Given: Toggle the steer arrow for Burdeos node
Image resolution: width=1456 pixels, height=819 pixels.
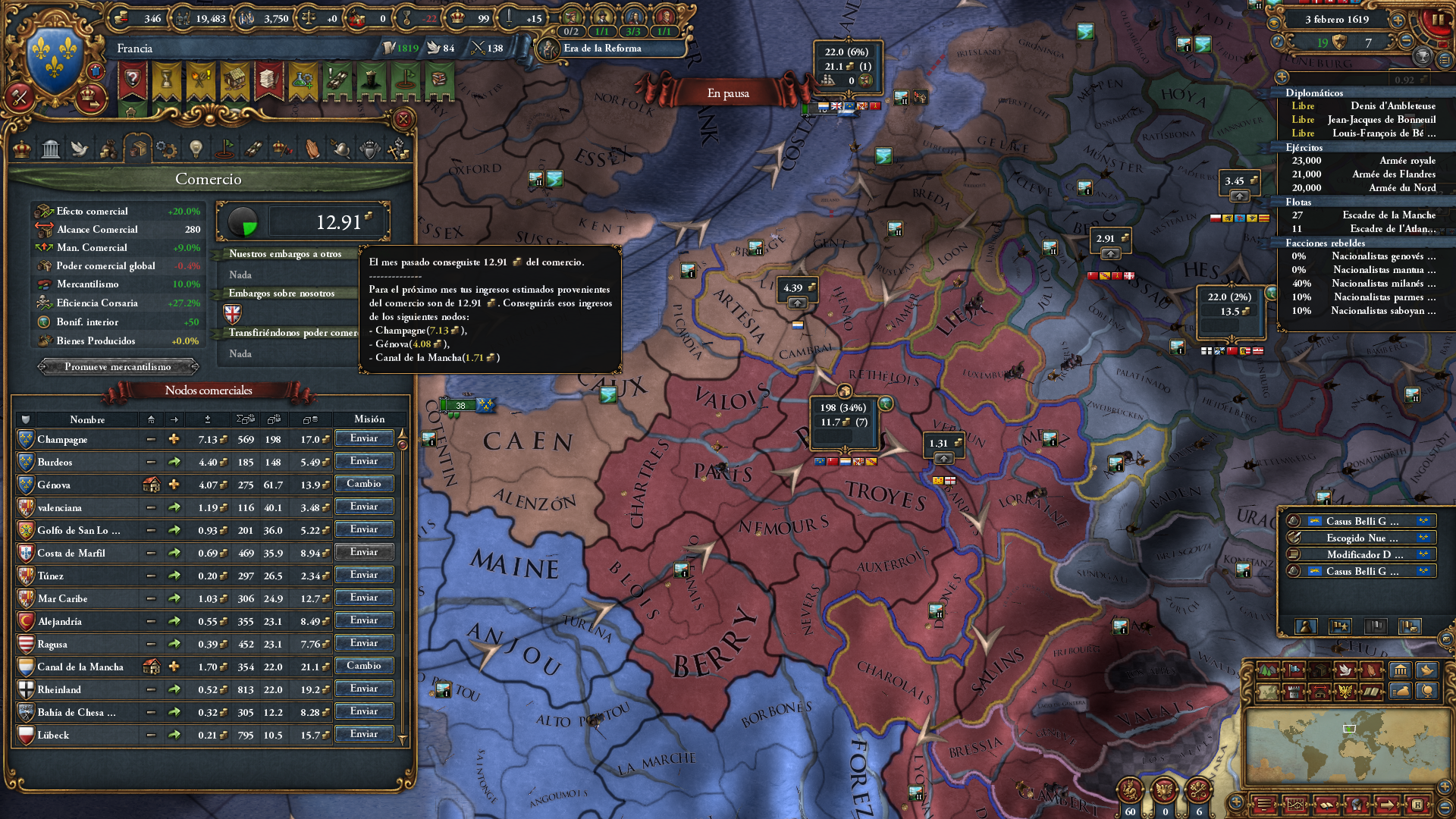Looking at the screenshot, I should [x=174, y=462].
